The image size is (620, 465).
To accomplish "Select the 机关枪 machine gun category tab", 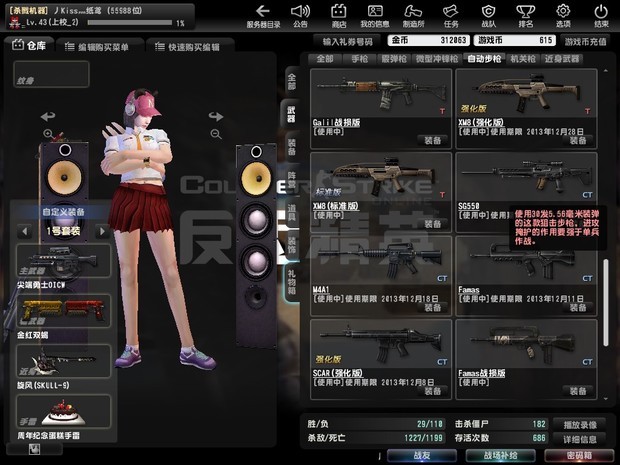I will 524,59.
